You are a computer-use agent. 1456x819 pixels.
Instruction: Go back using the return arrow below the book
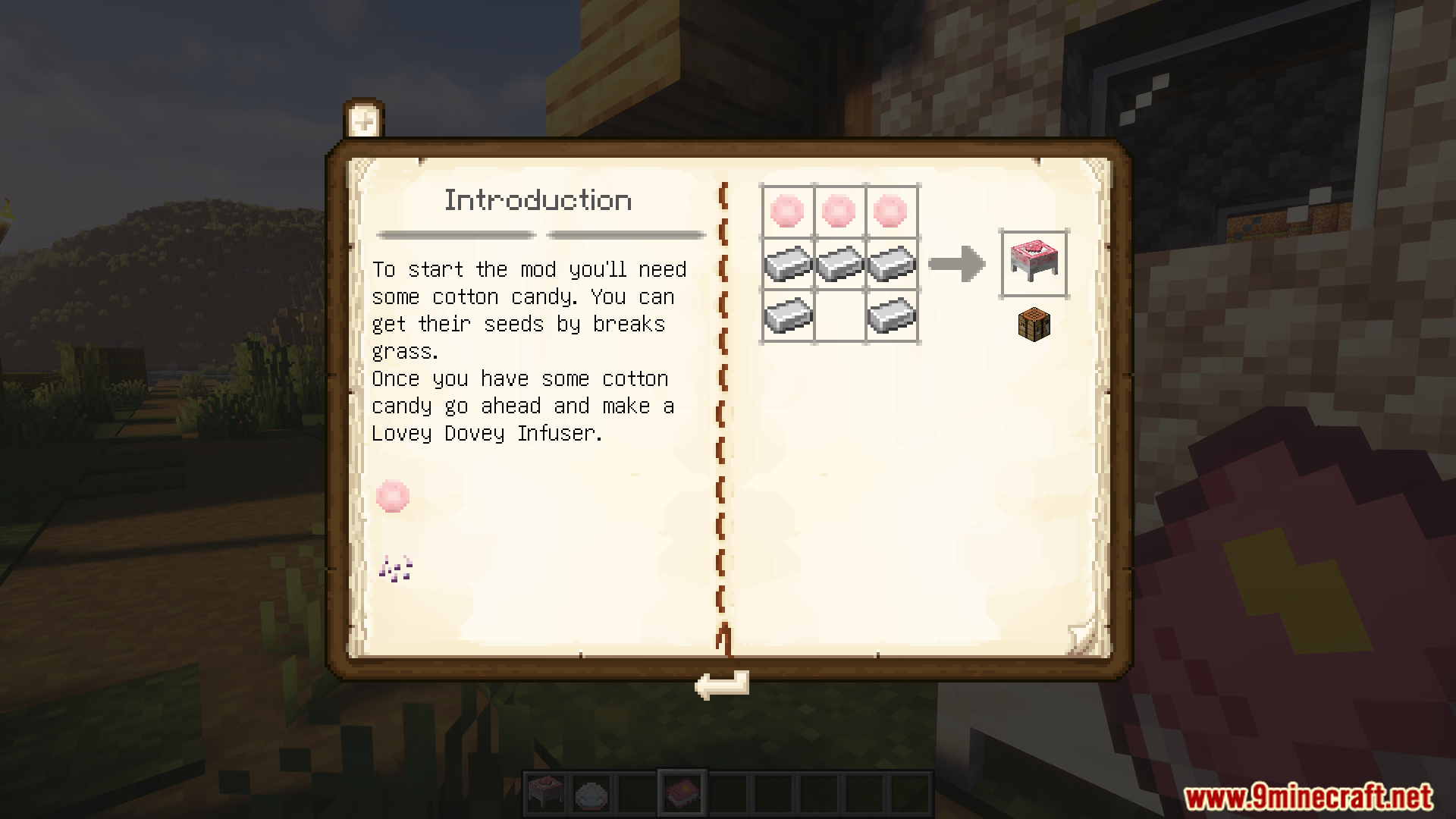pyautogui.click(x=721, y=685)
